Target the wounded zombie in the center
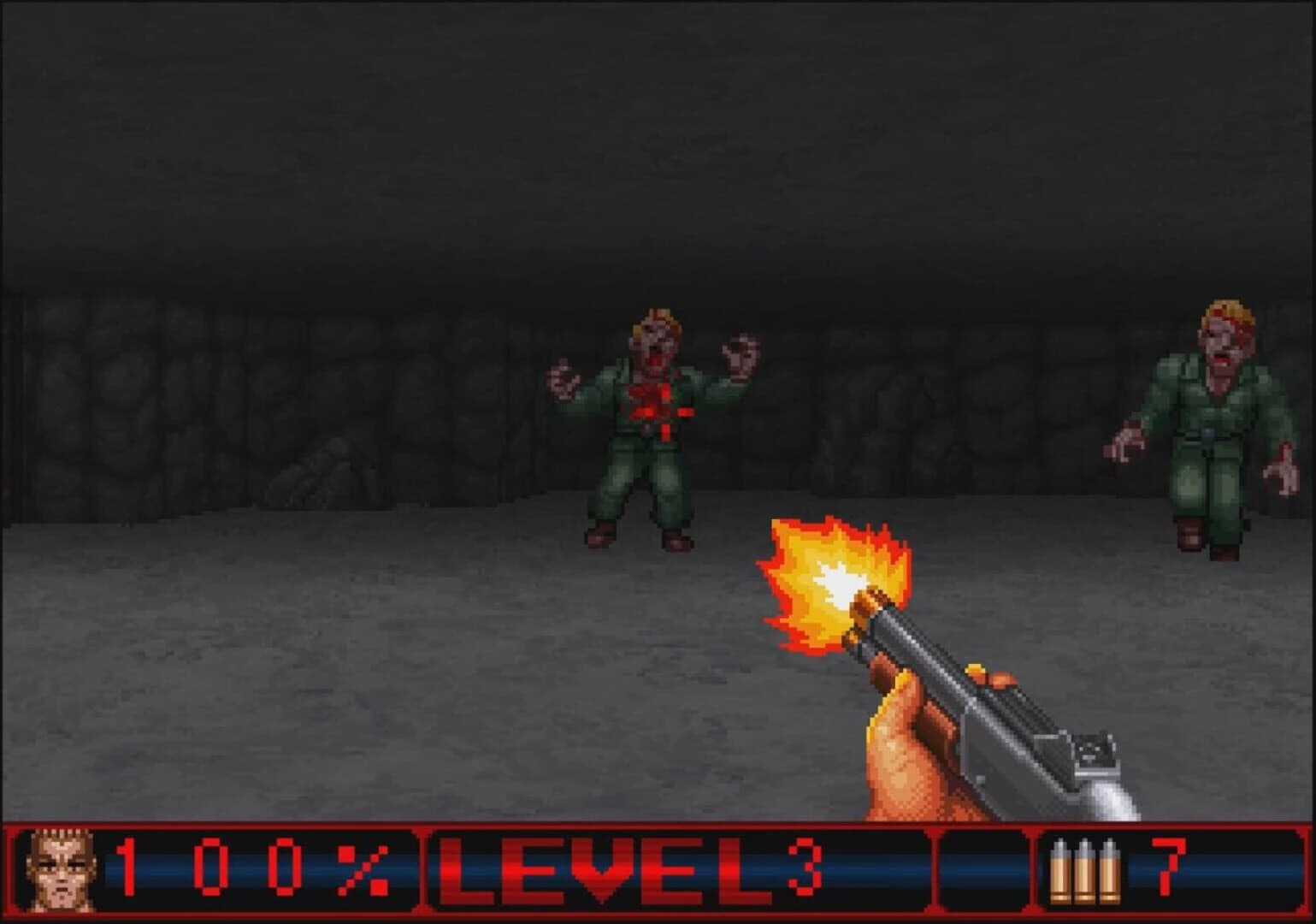The height and width of the screenshot is (924, 1316). point(652,411)
